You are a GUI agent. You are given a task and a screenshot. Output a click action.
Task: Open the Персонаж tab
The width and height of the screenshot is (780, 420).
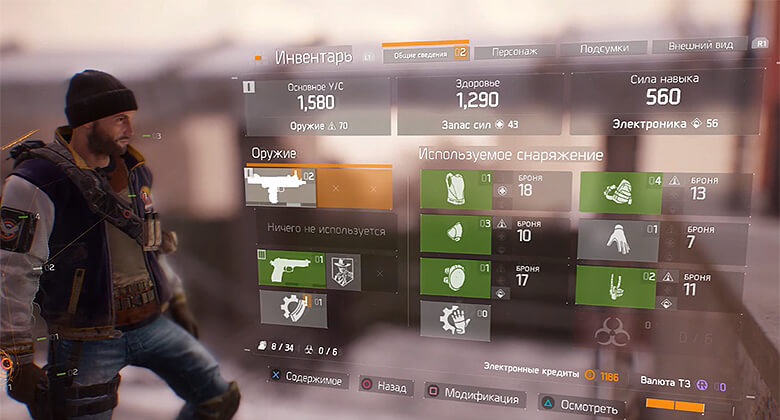pyautogui.click(x=514, y=51)
